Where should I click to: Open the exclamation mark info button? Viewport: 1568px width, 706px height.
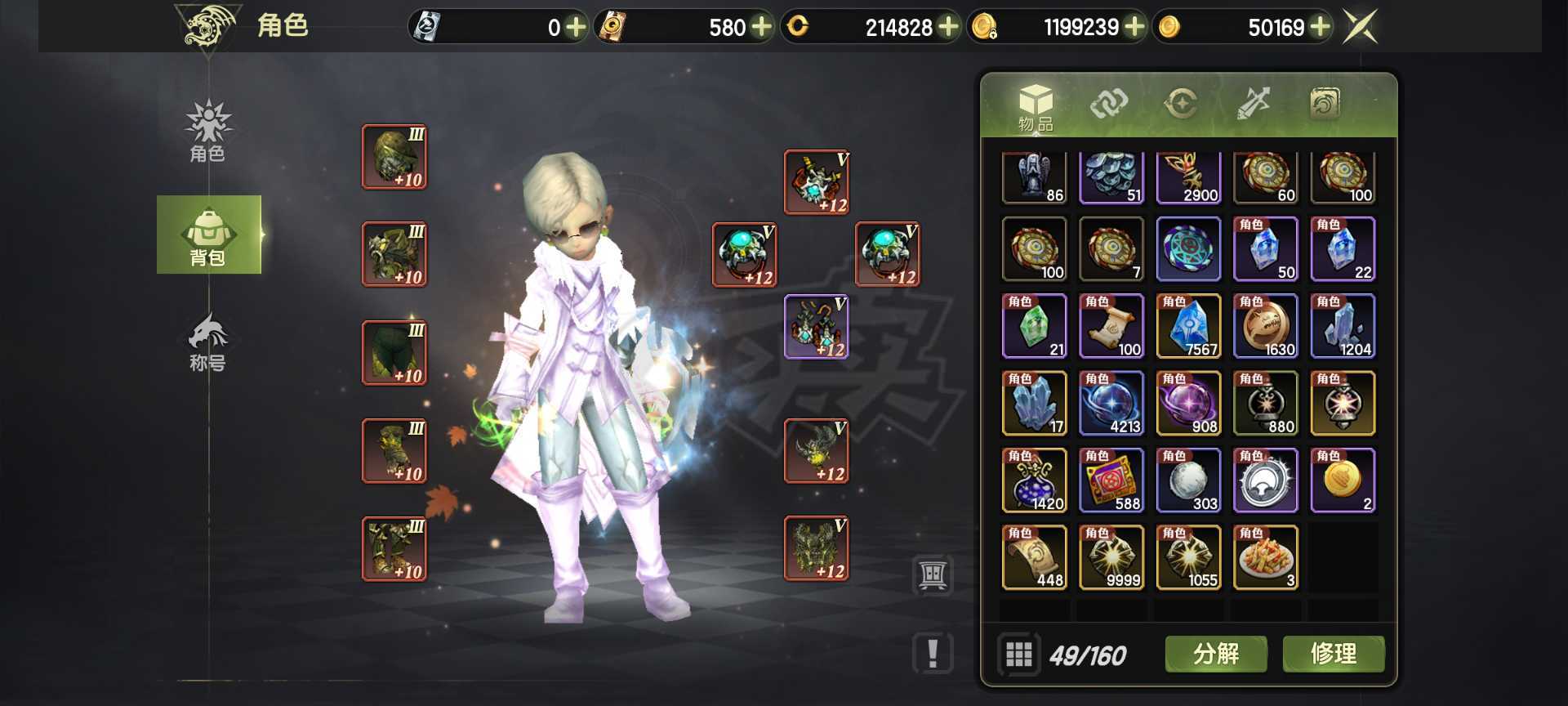[933, 654]
